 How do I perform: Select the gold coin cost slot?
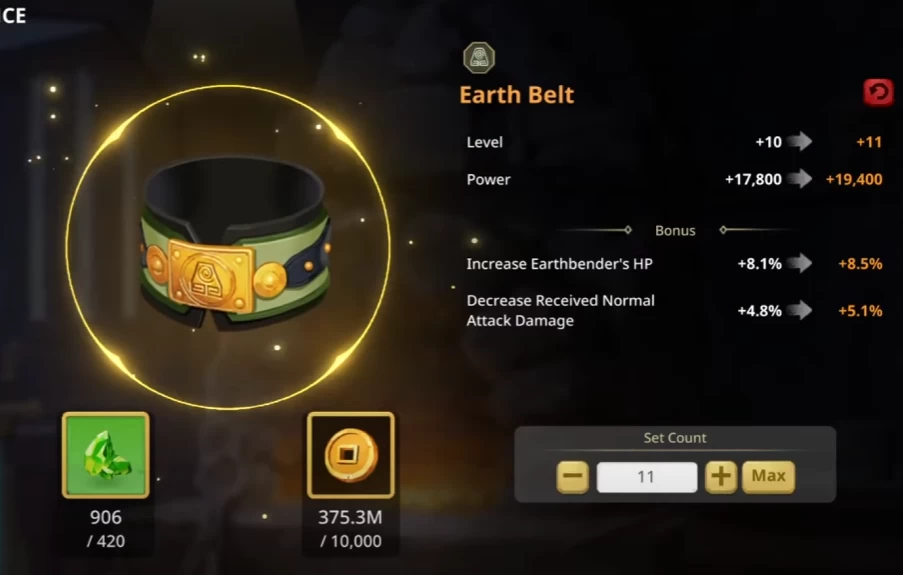click(x=350, y=455)
